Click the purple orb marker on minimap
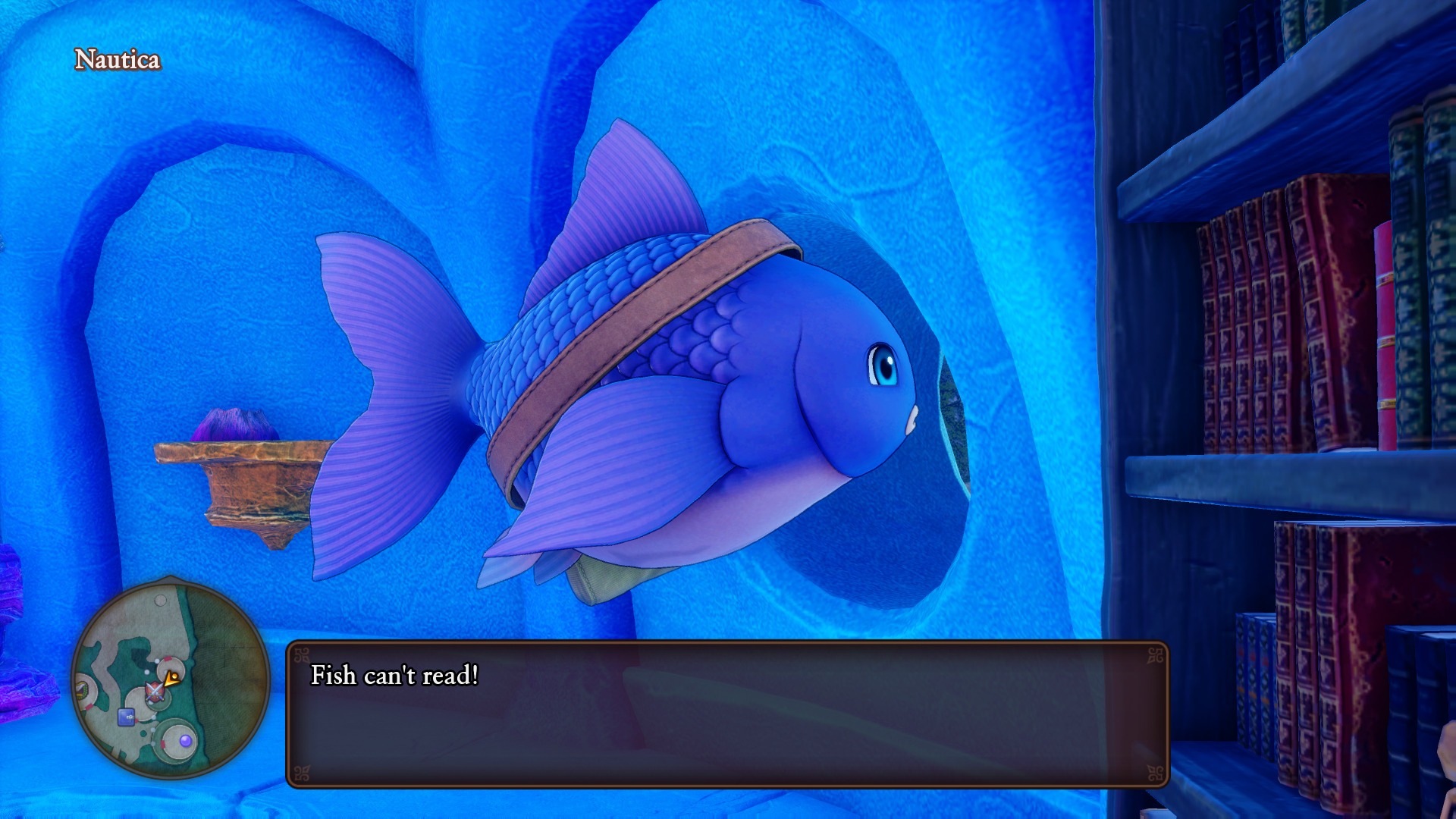The height and width of the screenshot is (819, 1456). pos(185,740)
